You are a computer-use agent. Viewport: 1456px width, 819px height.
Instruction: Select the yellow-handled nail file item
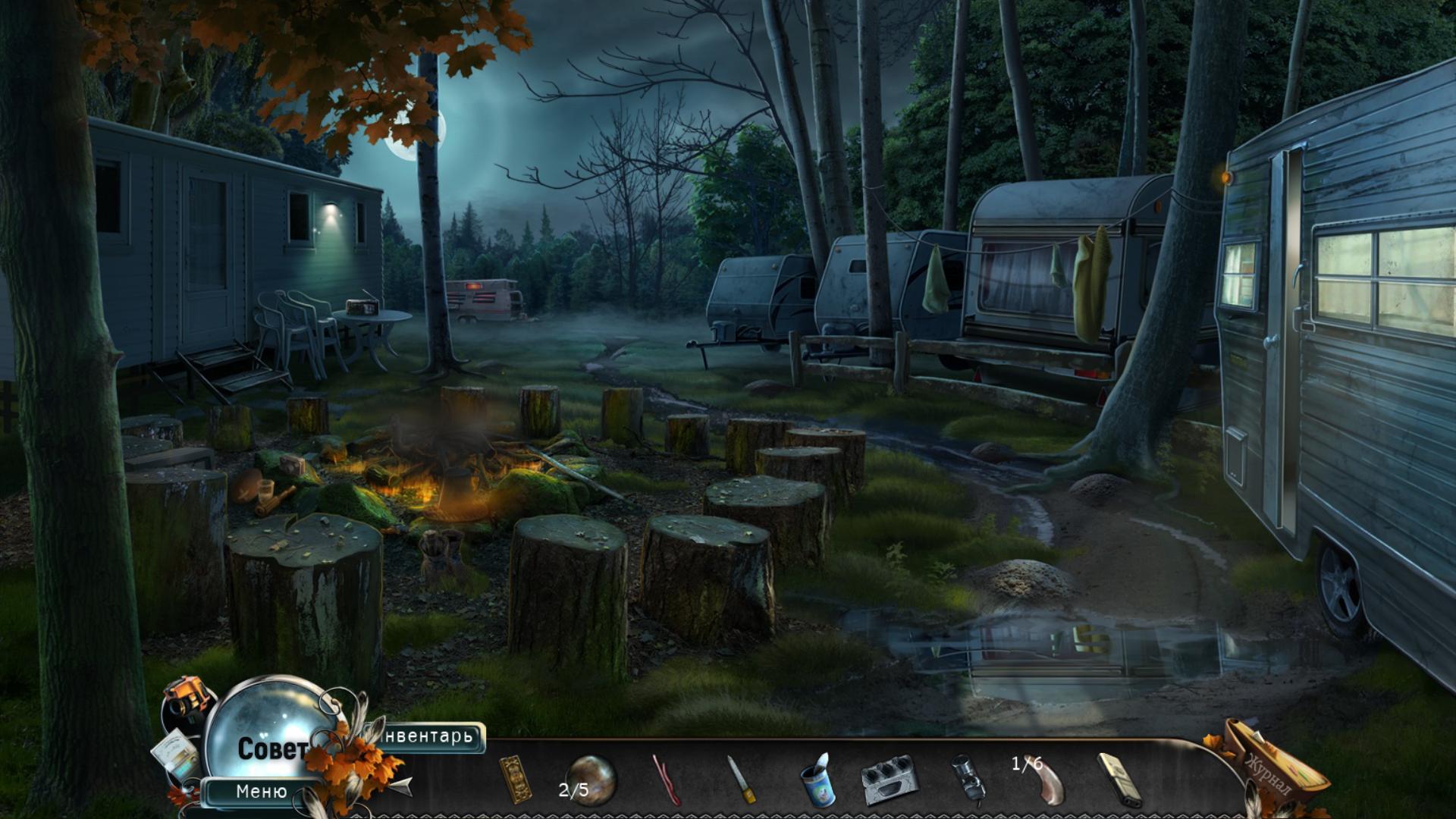(742, 779)
